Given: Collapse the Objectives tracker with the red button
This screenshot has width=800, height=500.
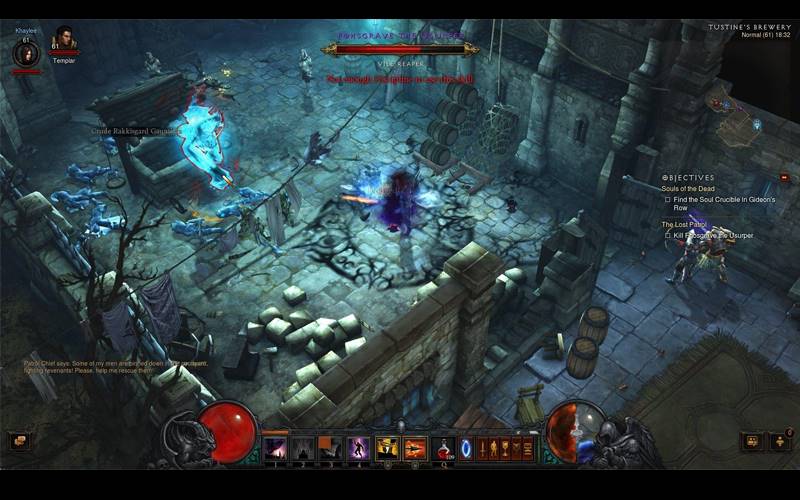Looking at the screenshot, I should click(x=785, y=177).
